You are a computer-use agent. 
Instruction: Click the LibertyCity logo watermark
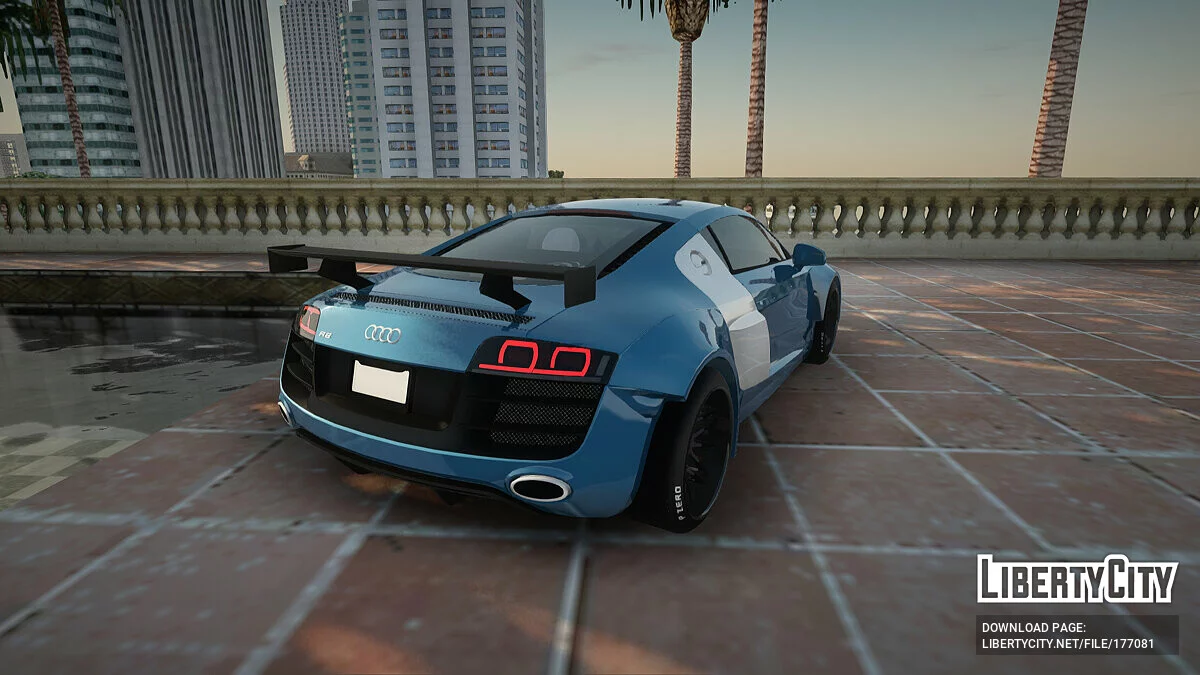click(1077, 579)
